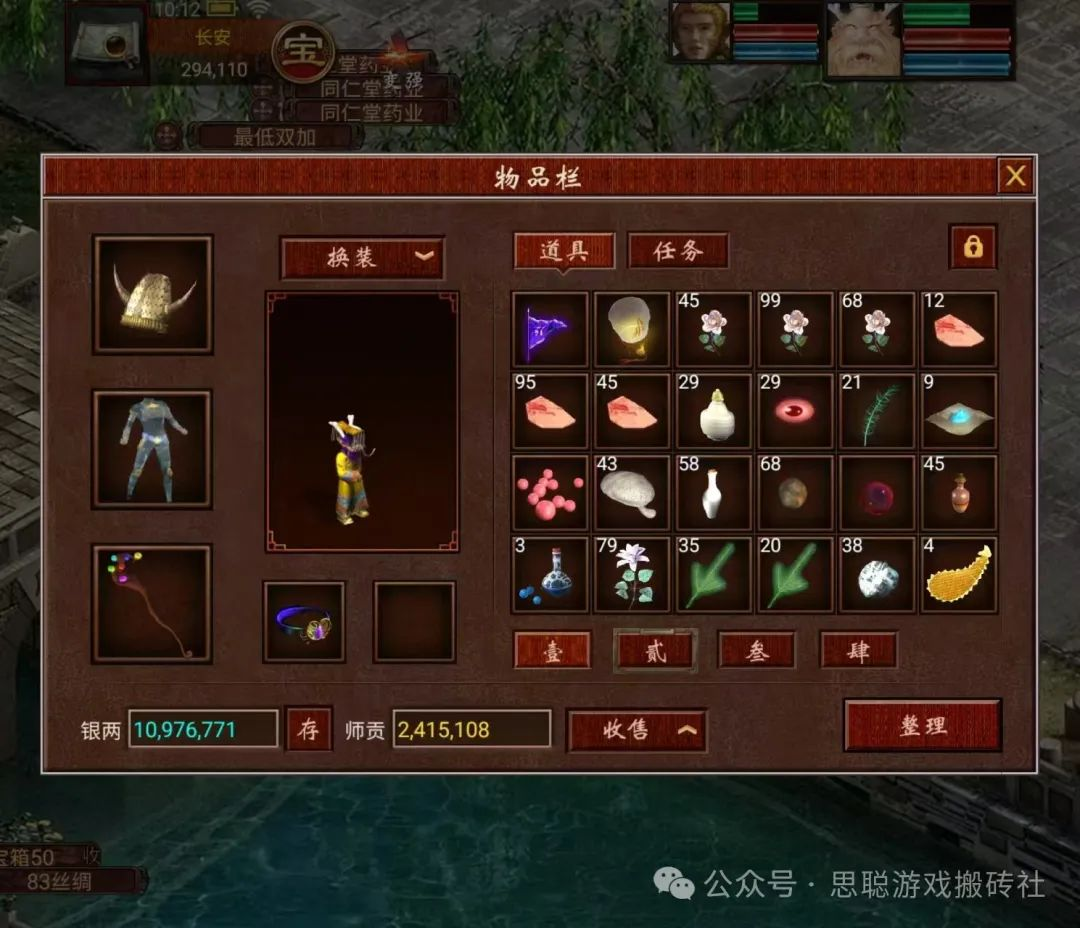This screenshot has width=1080, height=928.
Task: Toggle the inventory padlock button
Action: point(972,247)
